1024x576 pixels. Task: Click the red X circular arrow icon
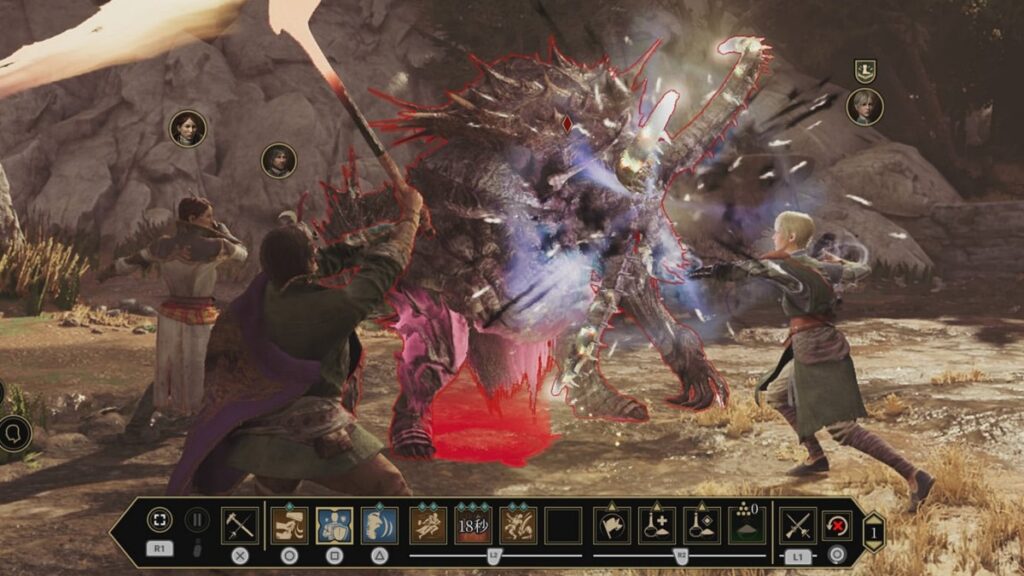(837, 525)
